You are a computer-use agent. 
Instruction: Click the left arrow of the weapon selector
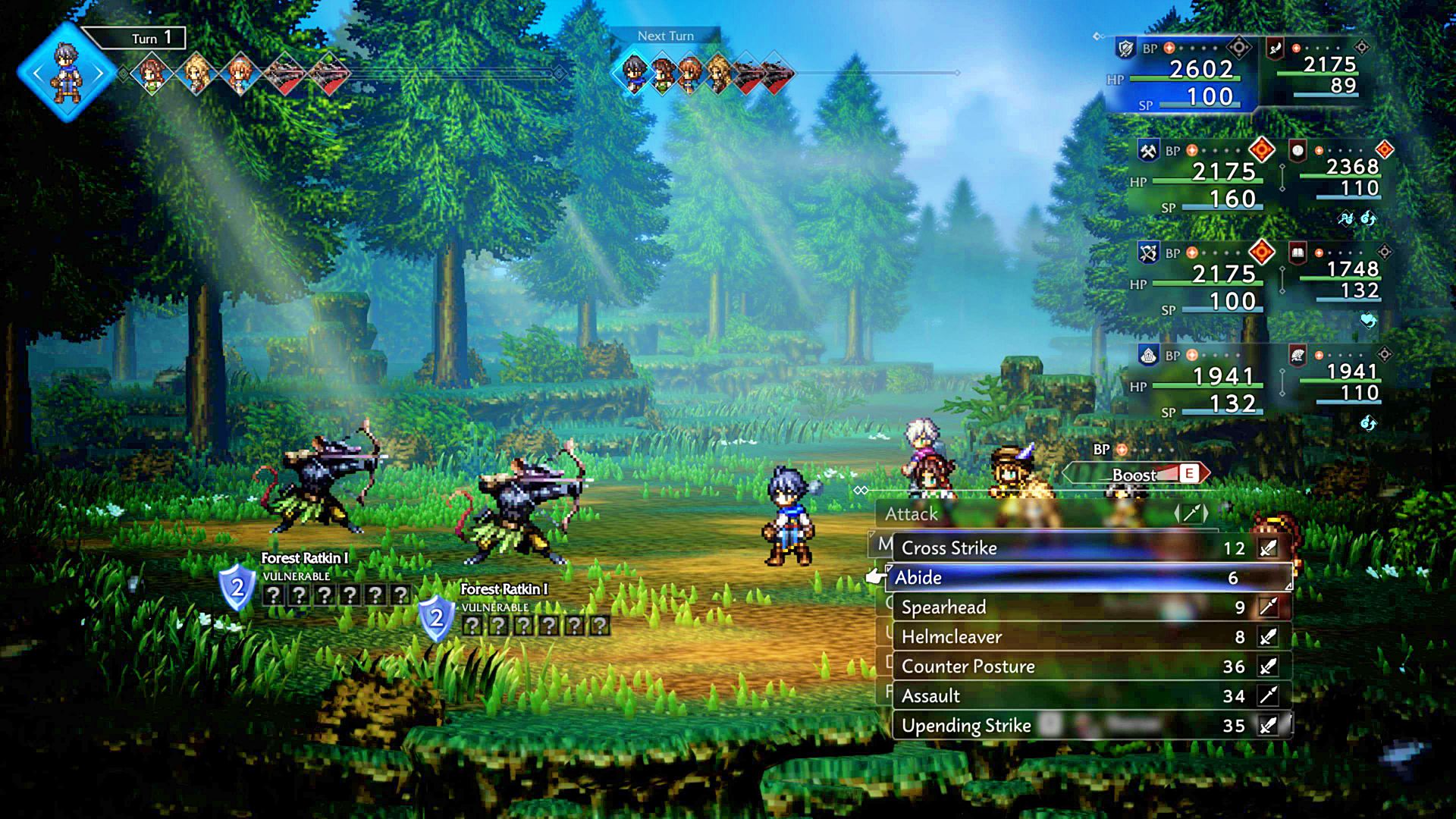1178,513
